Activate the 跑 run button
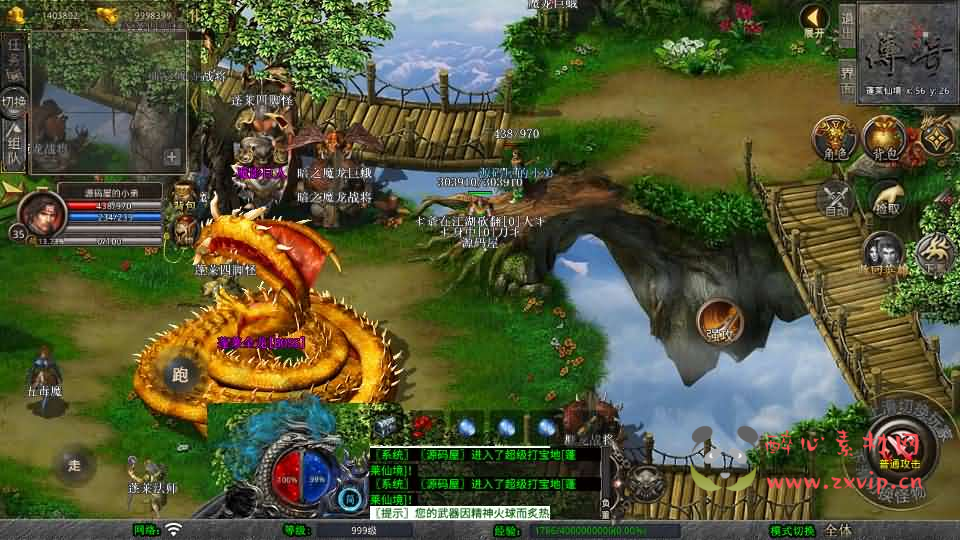This screenshot has width=960, height=540. coord(181,375)
